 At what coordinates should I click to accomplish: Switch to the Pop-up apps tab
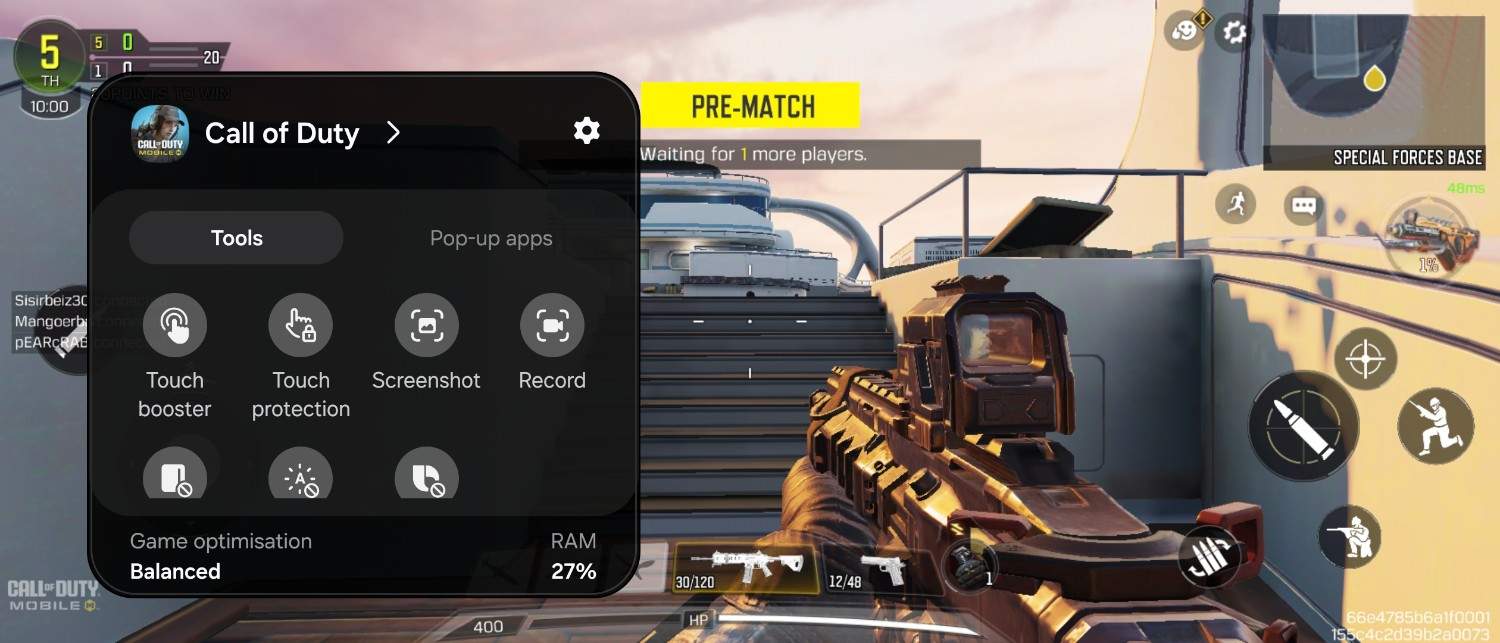pyautogui.click(x=490, y=238)
